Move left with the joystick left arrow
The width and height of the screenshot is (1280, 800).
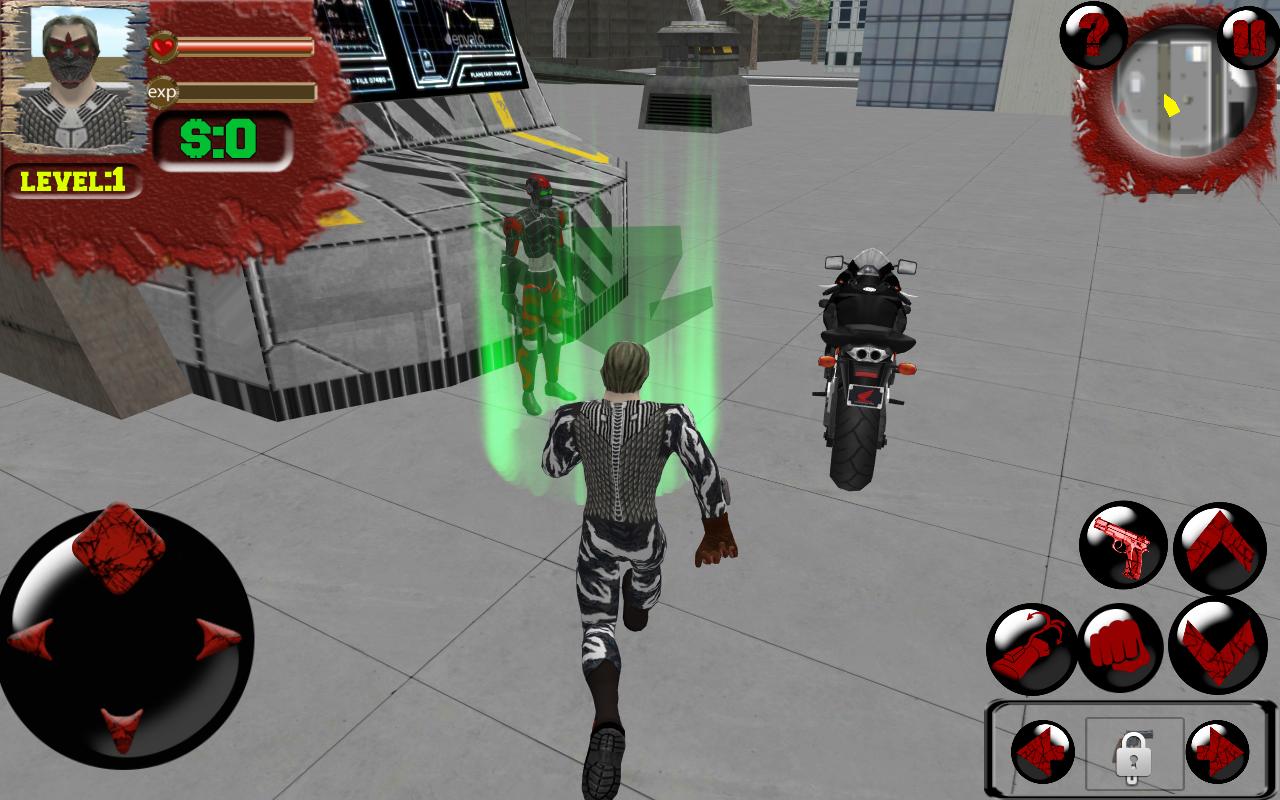33,640
